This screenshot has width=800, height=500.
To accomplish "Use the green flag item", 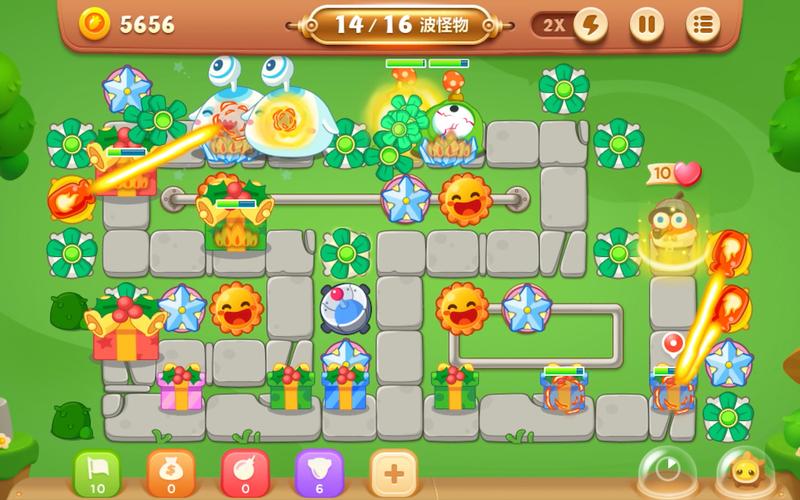I will (97, 472).
